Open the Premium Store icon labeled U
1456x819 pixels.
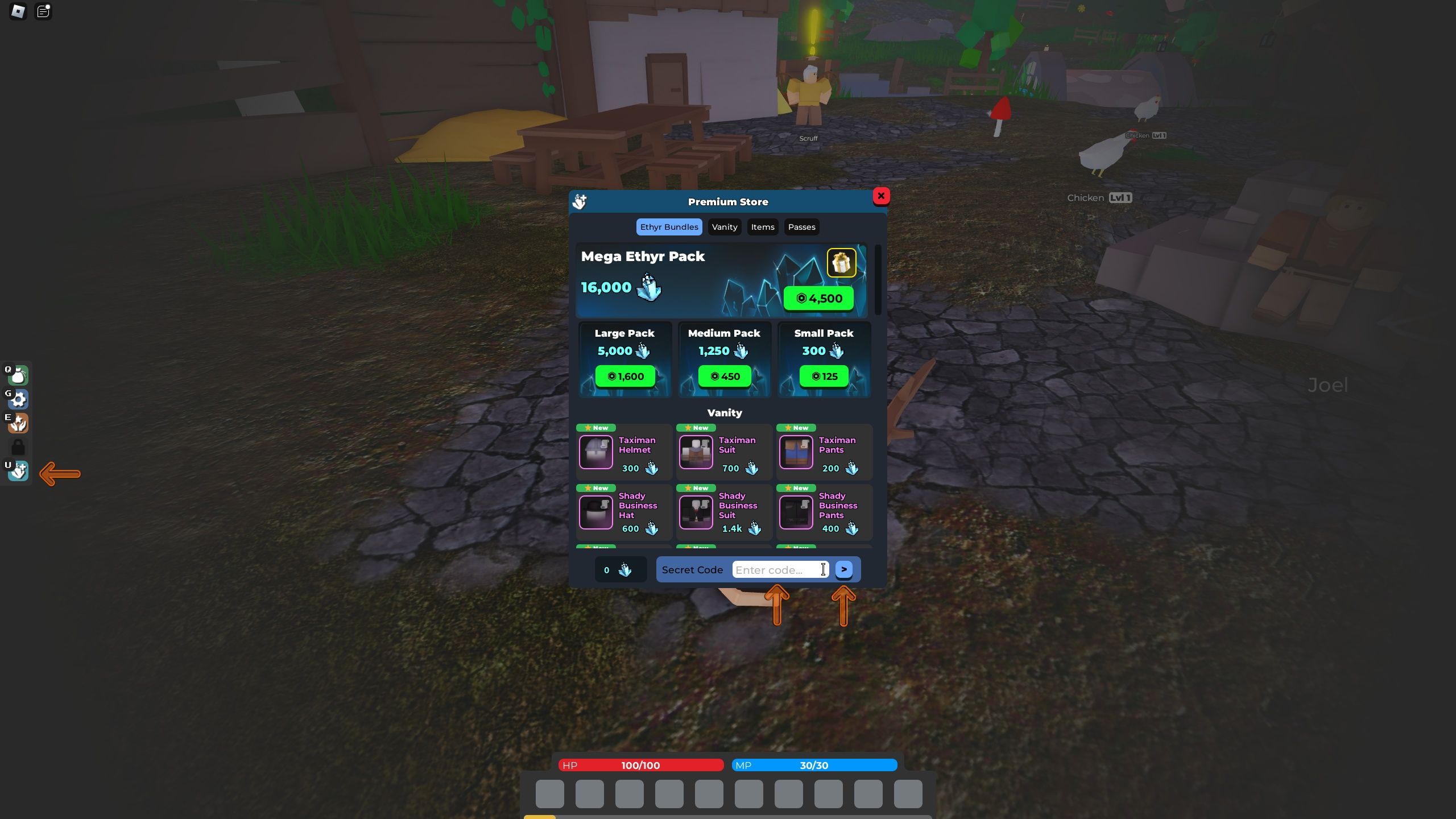coord(19,471)
